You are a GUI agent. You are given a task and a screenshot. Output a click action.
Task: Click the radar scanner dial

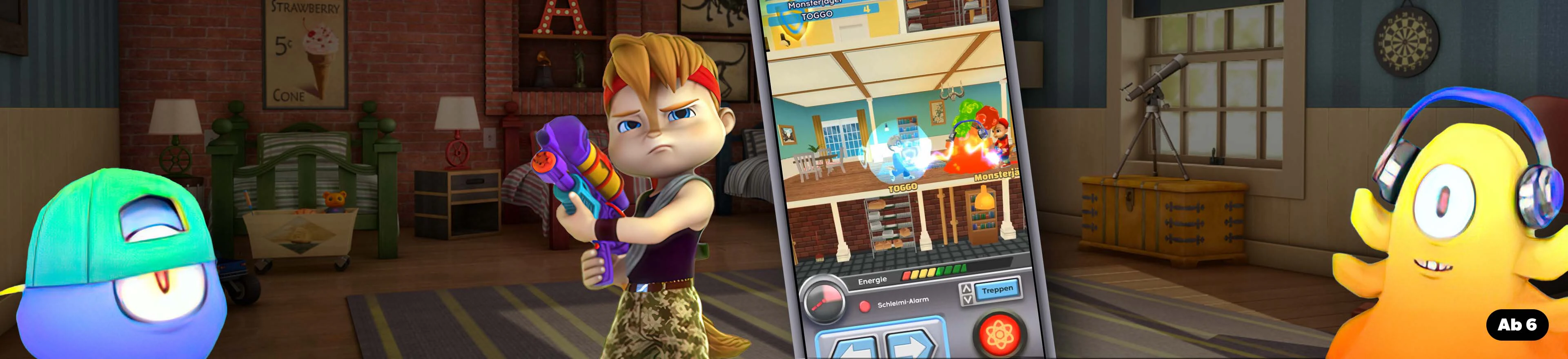coord(824,299)
